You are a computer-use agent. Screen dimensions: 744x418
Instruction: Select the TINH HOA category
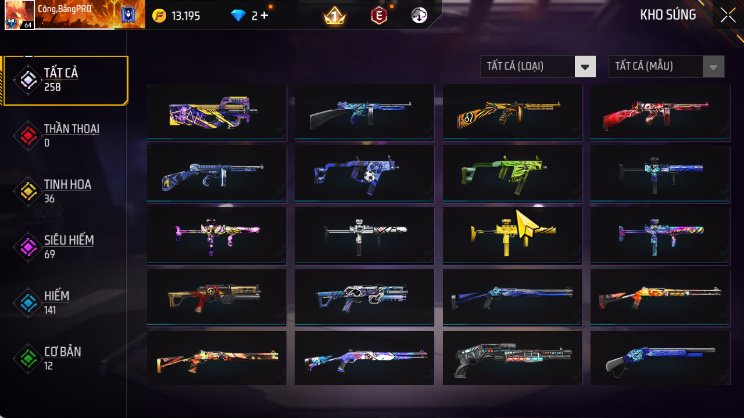[64, 190]
